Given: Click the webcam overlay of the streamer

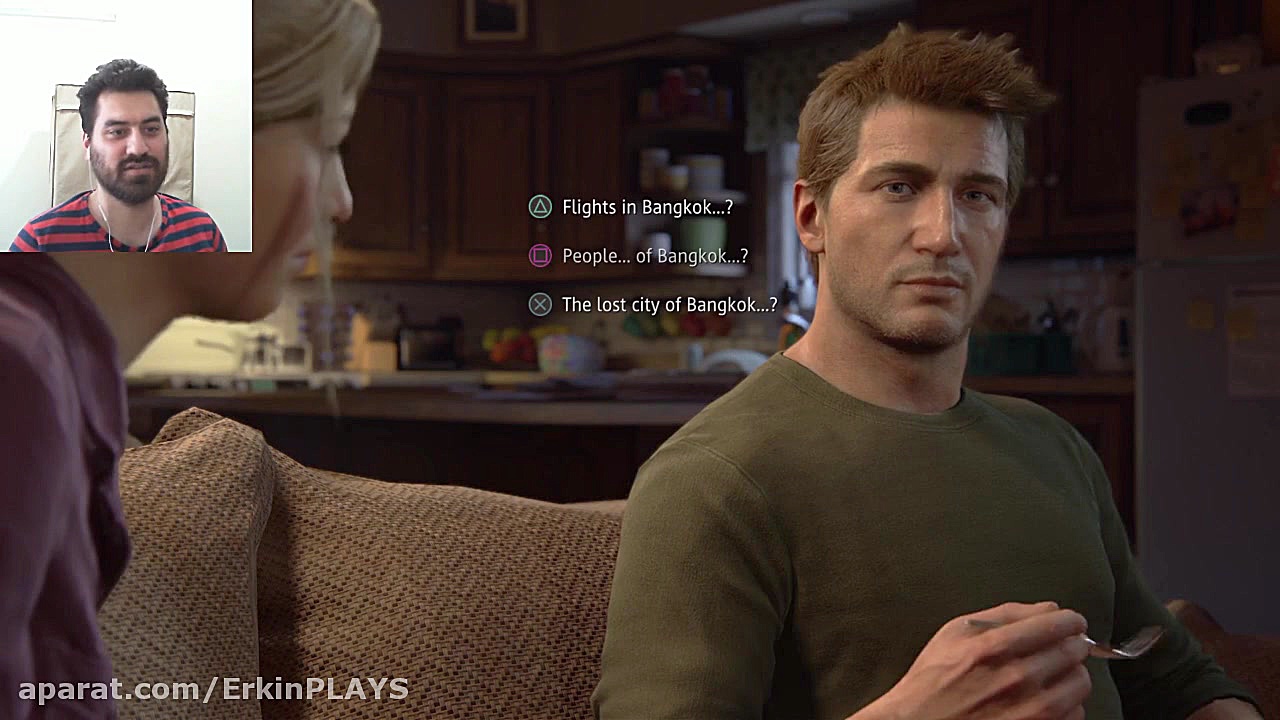Looking at the screenshot, I should (x=126, y=128).
